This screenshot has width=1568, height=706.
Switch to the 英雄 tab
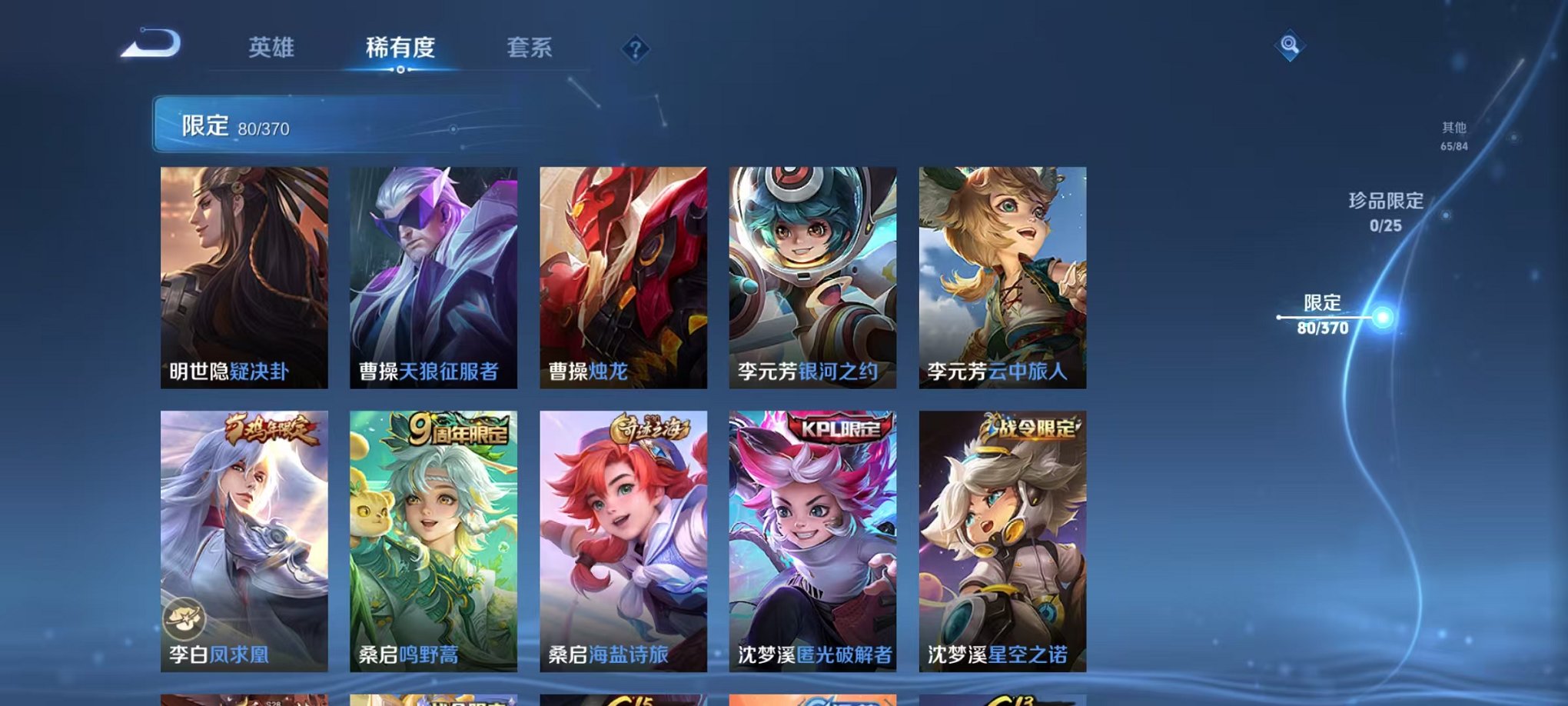click(272, 48)
